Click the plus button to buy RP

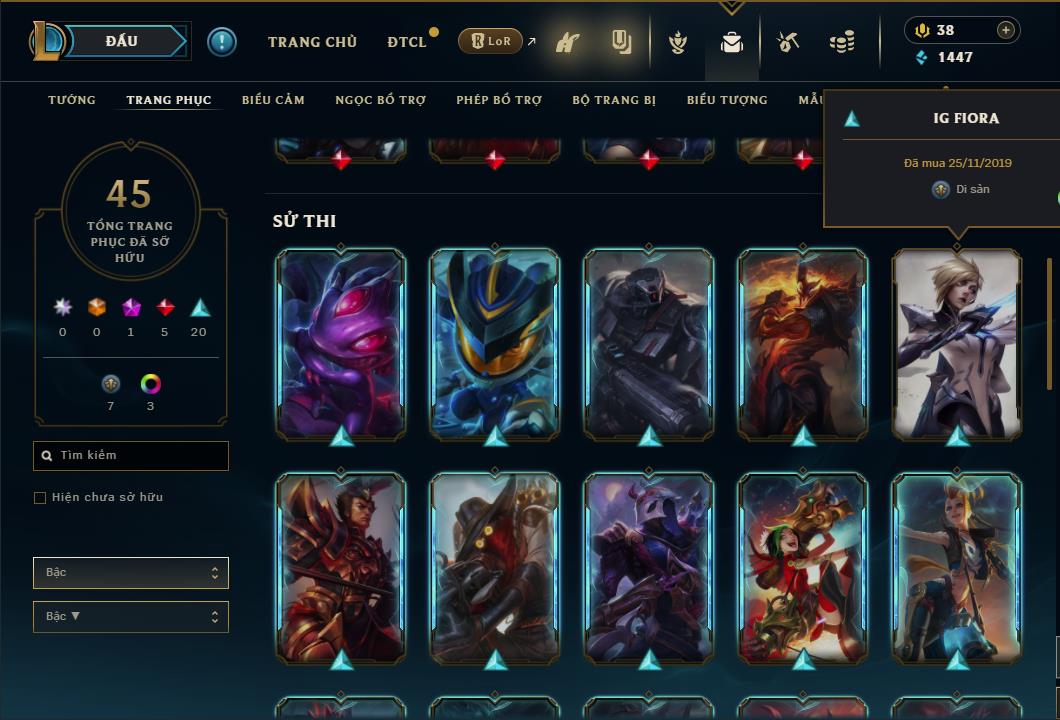[x=1006, y=30]
